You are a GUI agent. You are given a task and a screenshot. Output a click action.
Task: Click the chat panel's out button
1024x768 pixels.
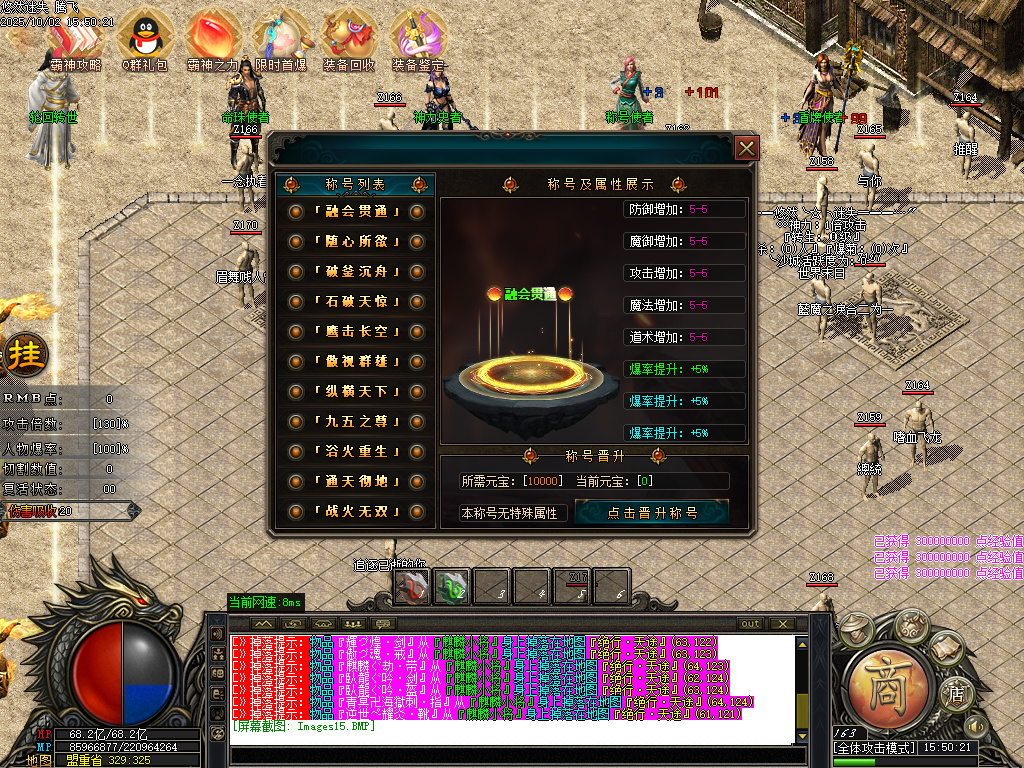(751, 624)
